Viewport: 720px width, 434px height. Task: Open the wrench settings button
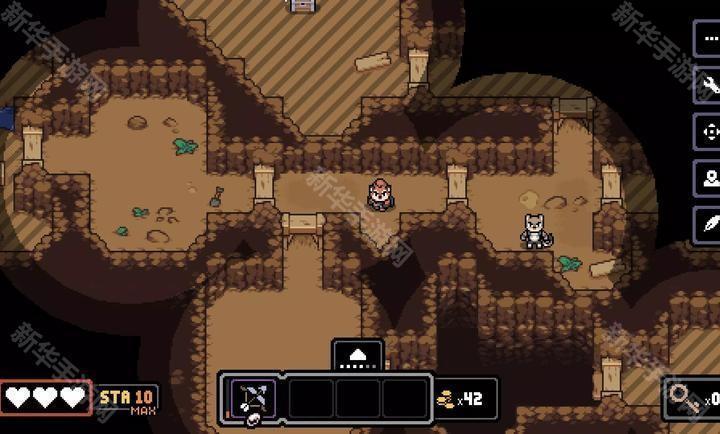709,84
